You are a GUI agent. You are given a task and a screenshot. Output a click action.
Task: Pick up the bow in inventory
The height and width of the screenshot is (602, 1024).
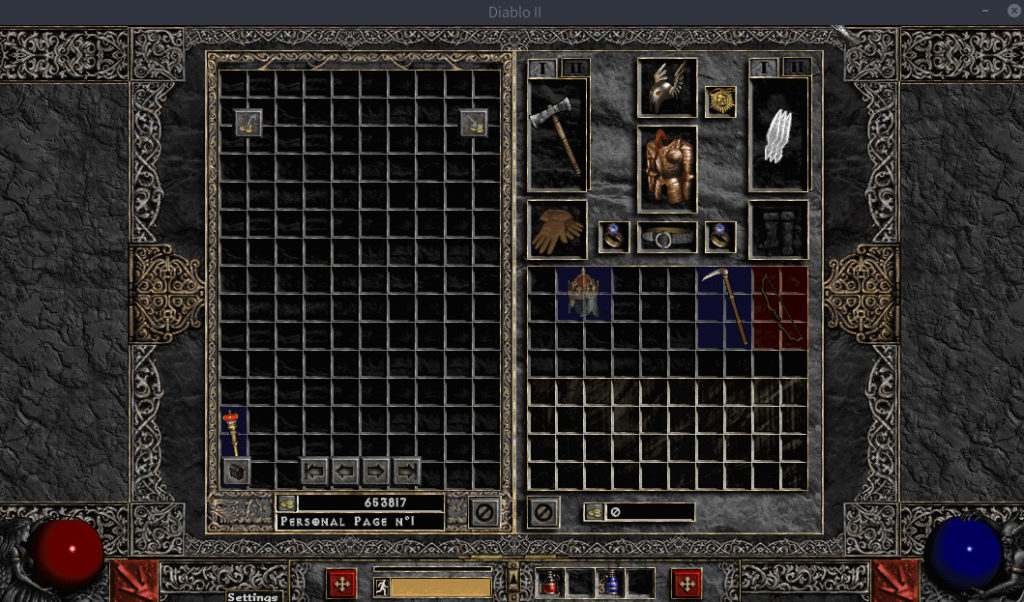coord(780,307)
